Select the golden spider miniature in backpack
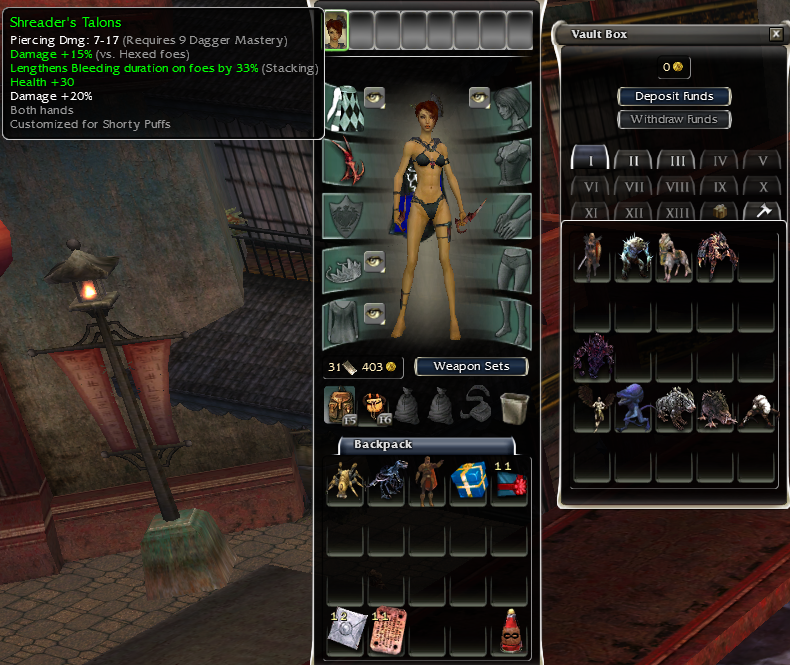This screenshot has width=790, height=665. [x=345, y=481]
